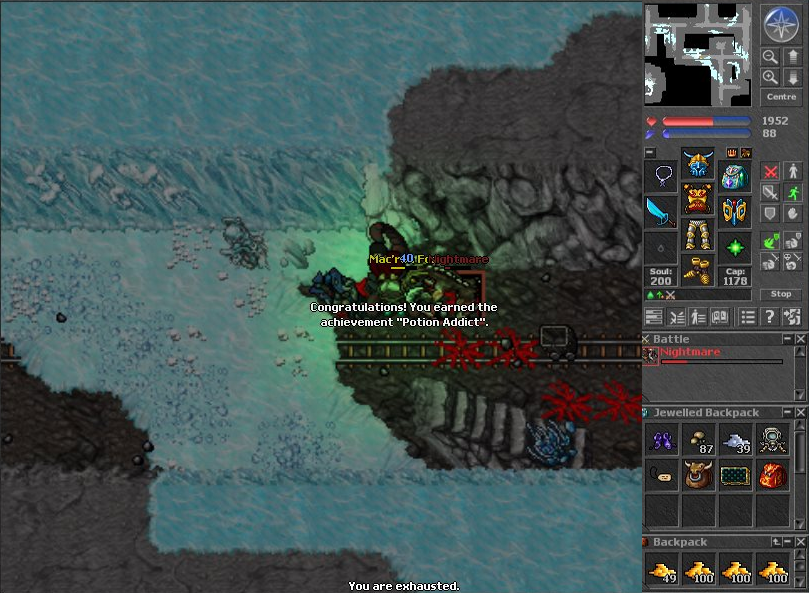The width and height of the screenshot is (809, 593).
Task: Select Nightmare in the Battle list
Action: (689, 353)
